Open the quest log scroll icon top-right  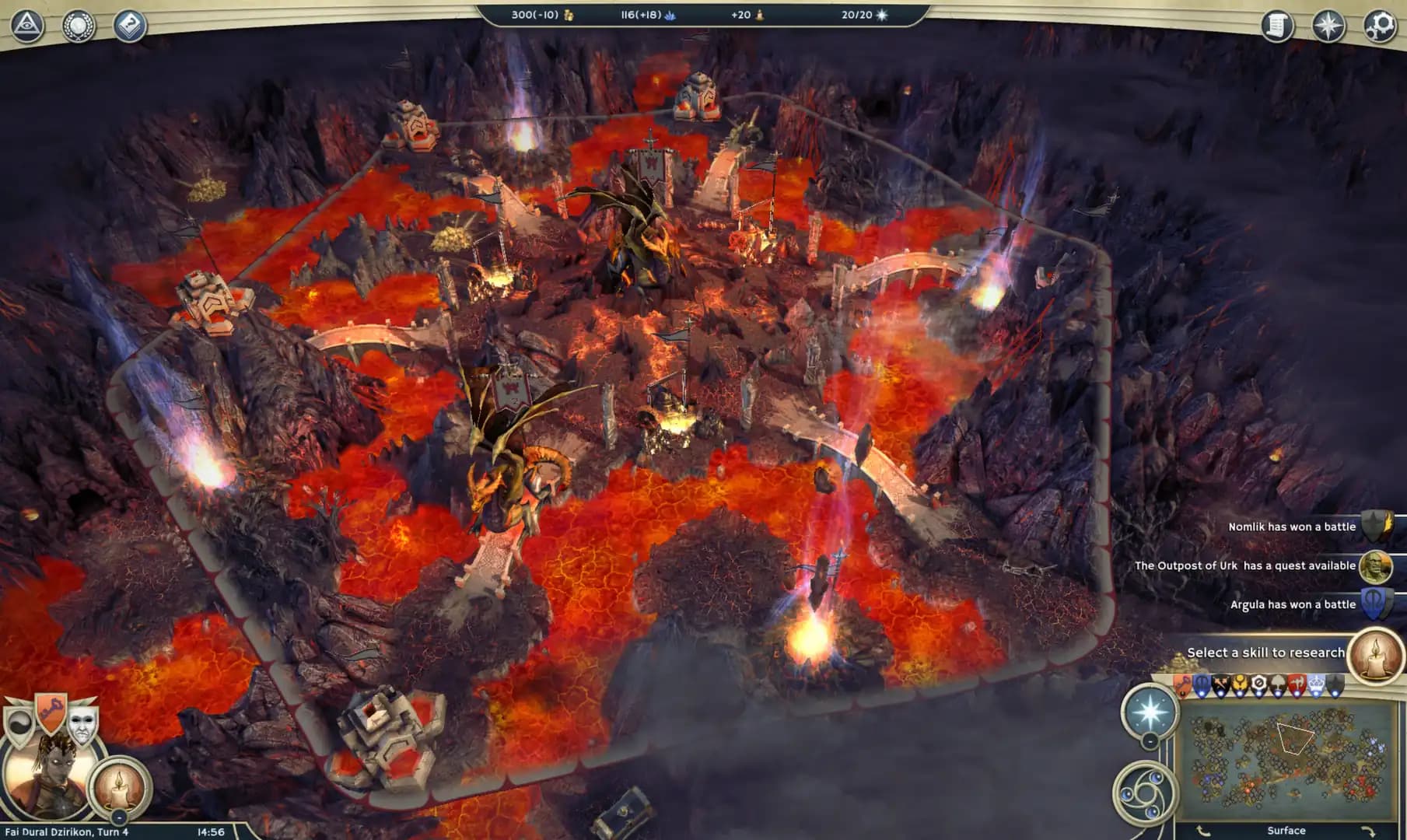(1276, 24)
